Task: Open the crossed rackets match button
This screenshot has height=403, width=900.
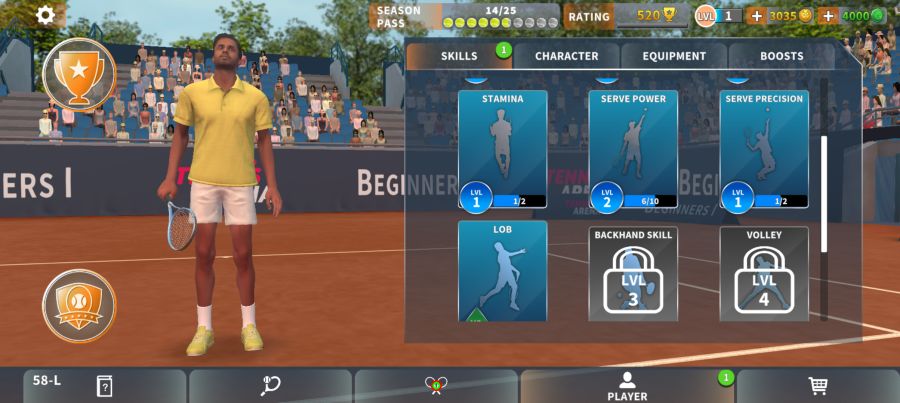Action: click(435, 386)
